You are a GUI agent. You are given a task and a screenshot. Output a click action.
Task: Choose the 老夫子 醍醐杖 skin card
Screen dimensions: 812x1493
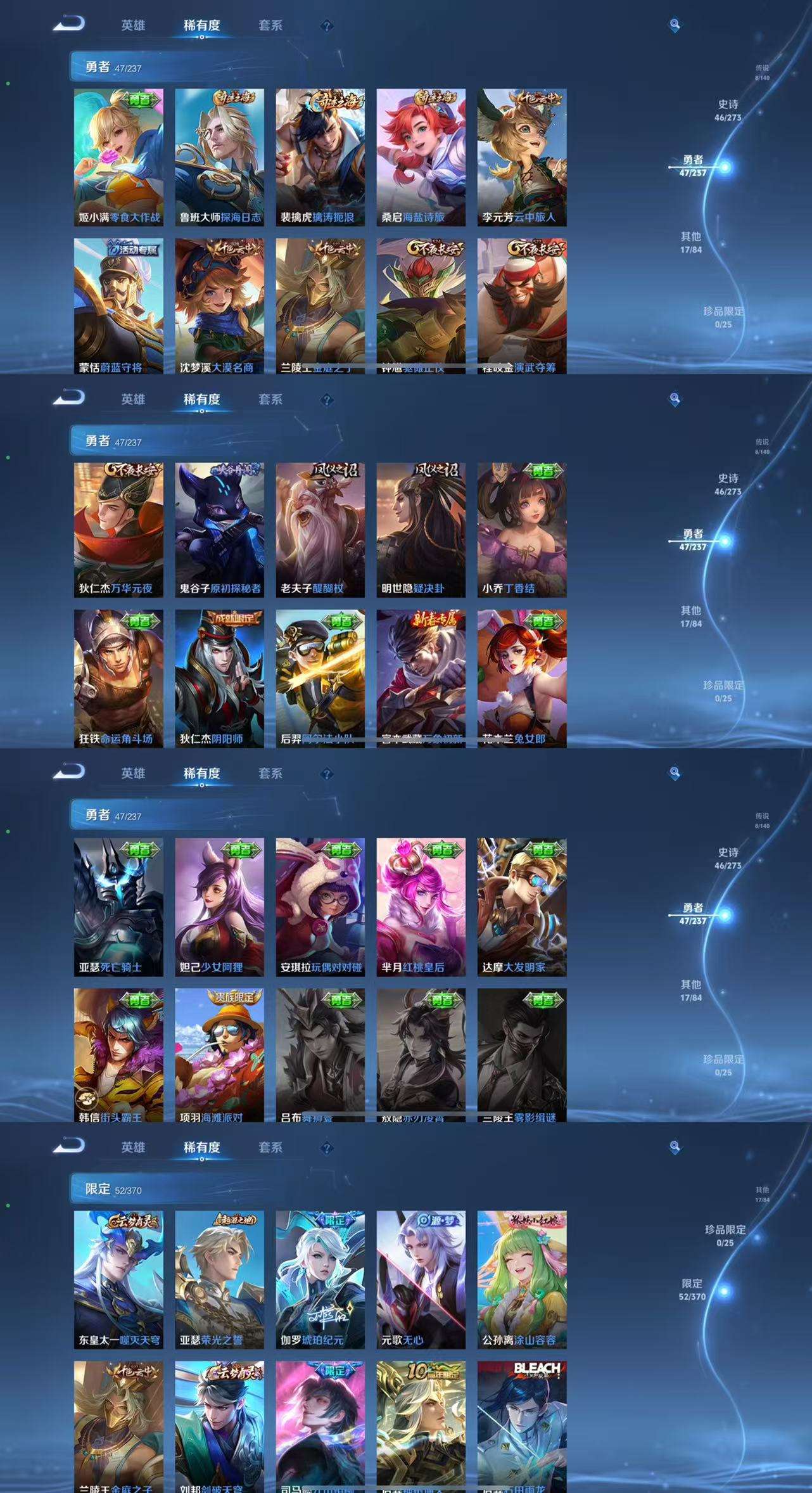click(320, 530)
